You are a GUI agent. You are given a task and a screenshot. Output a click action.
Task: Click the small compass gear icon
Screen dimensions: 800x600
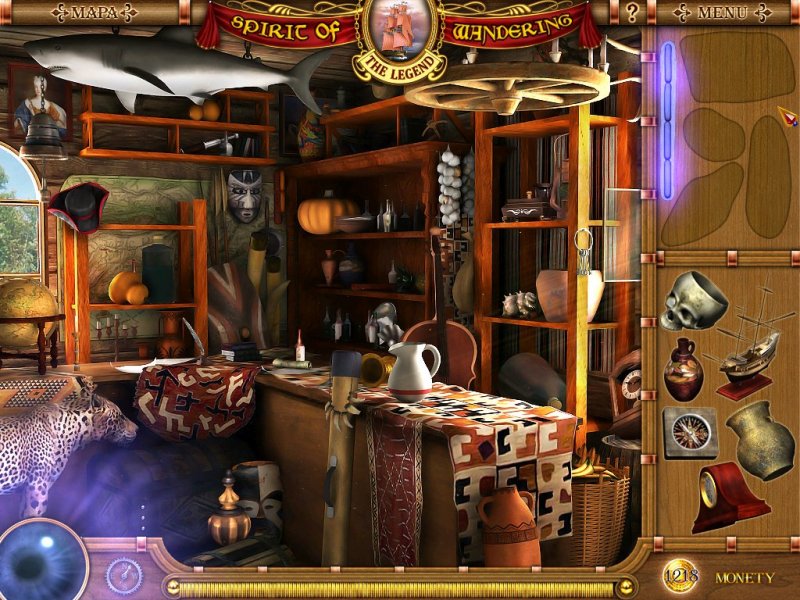coord(124,575)
